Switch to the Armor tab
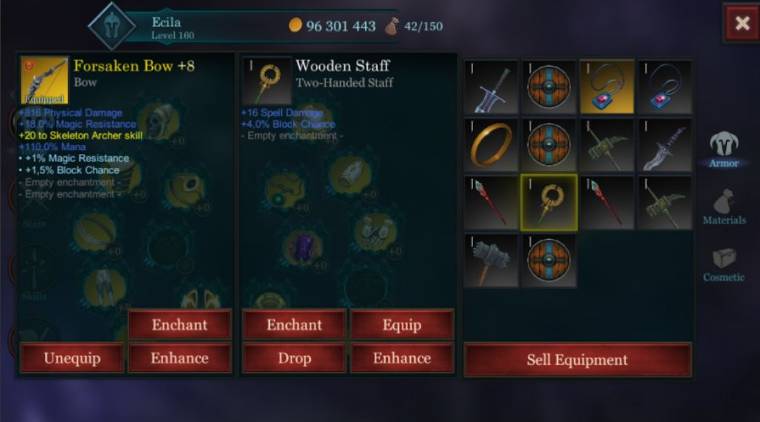760x422 pixels. [x=724, y=149]
